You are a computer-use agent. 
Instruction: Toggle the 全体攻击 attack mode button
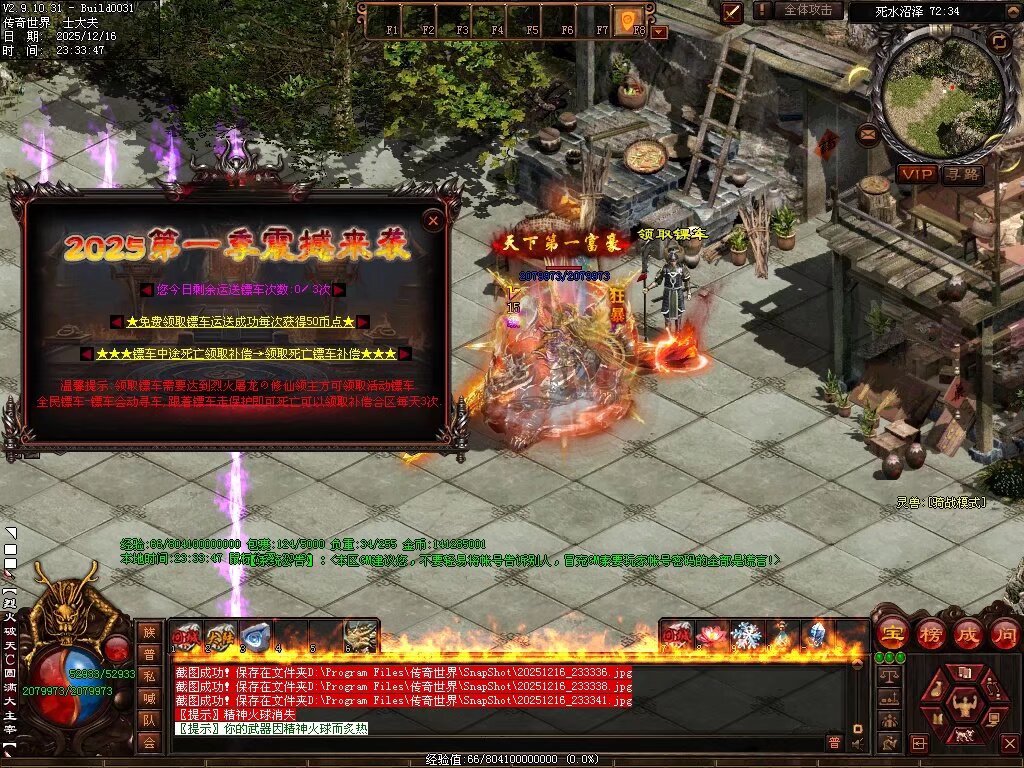[808, 10]
